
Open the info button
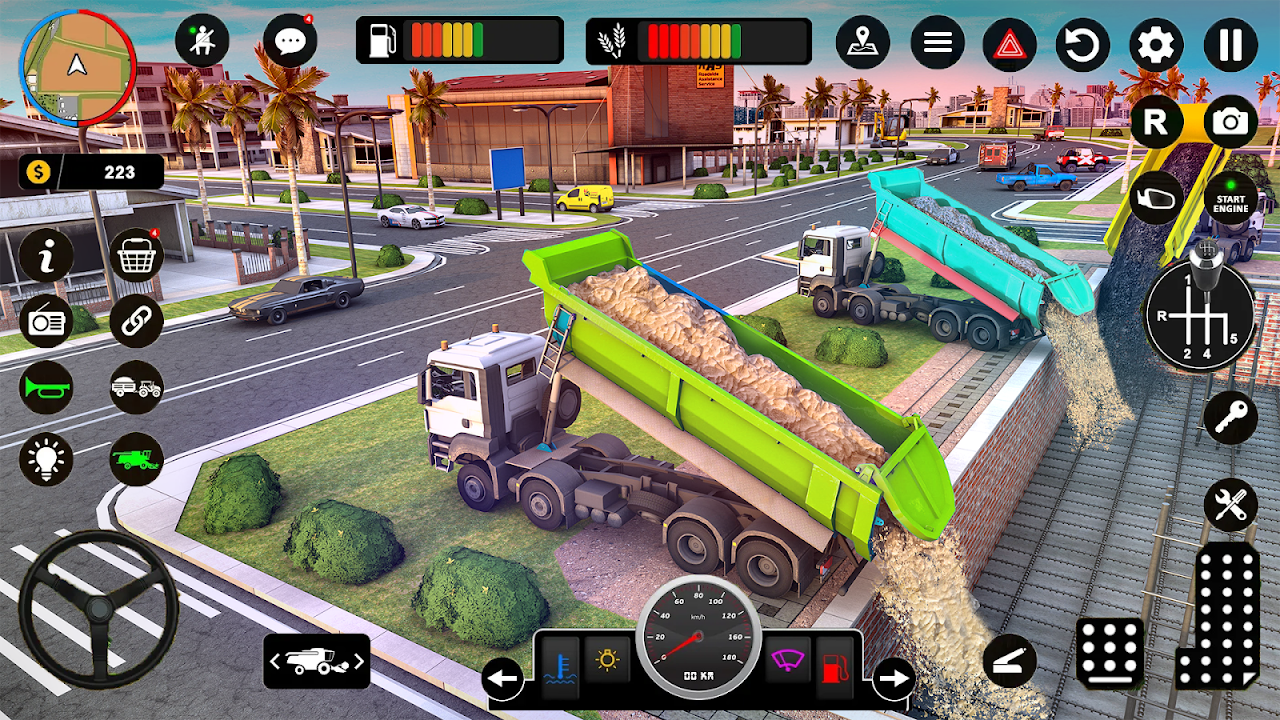click(46, 255)
